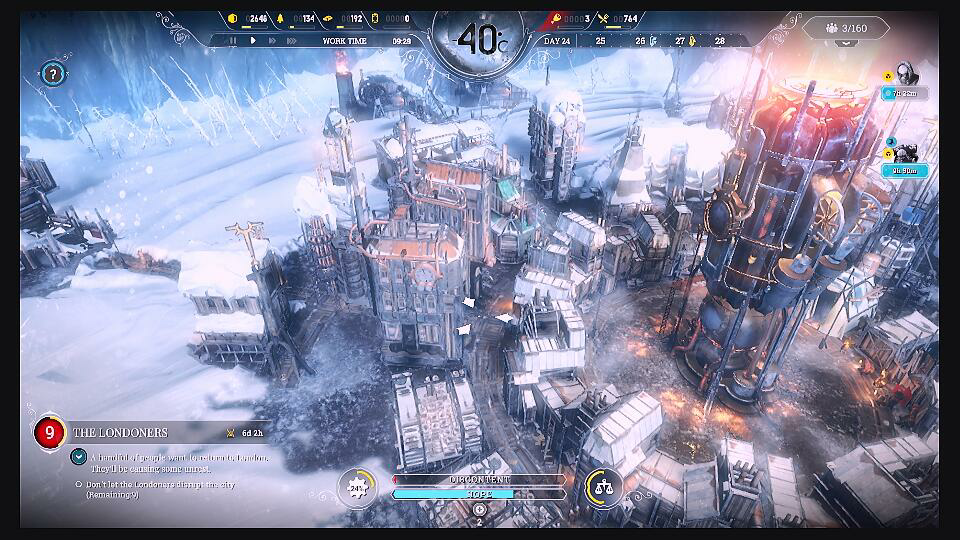Pause the game time

[233, 41]
